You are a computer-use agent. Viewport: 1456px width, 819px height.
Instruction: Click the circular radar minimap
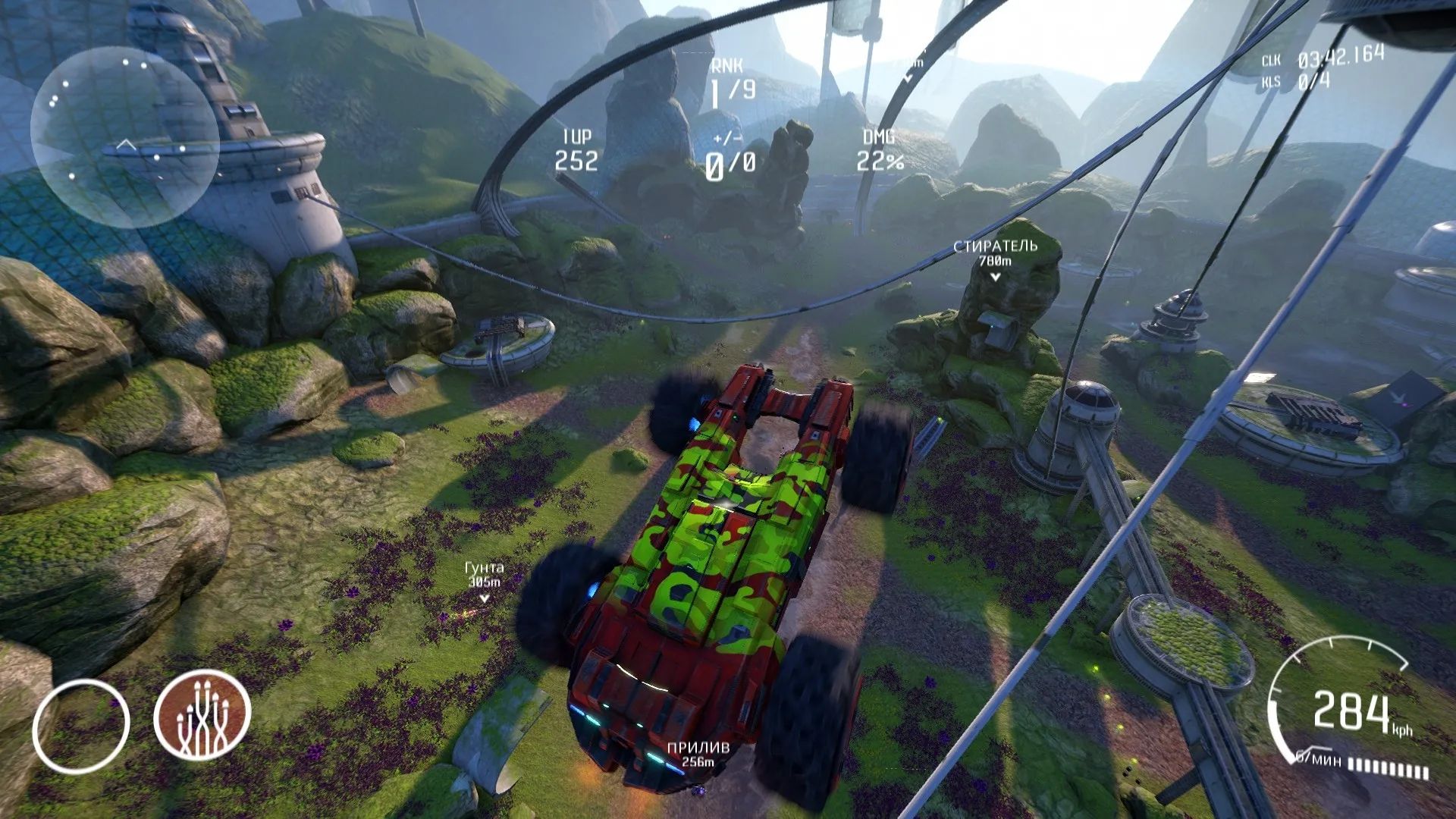click(125, 138)
